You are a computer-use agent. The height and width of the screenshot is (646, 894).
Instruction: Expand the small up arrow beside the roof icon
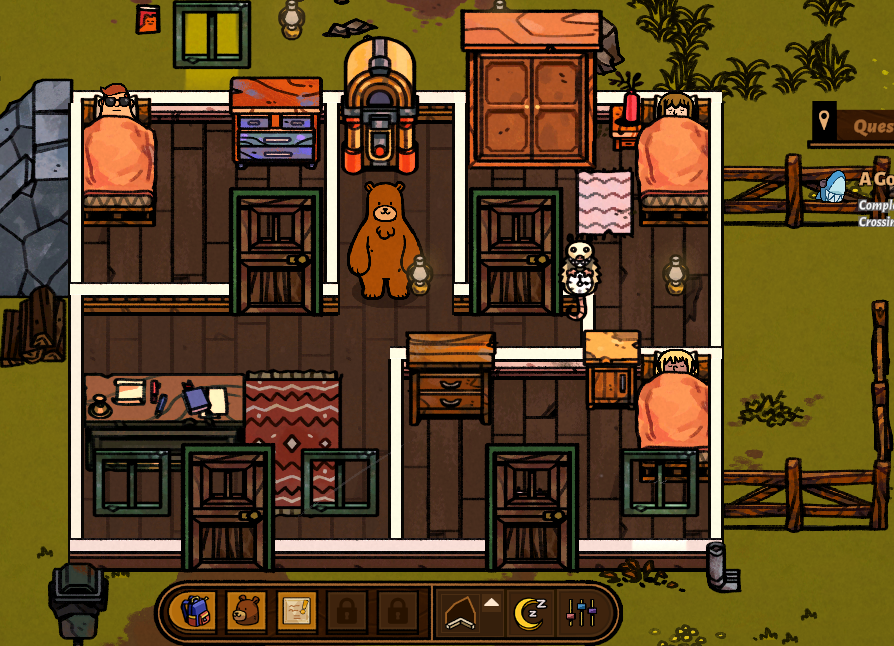click(491, 602)
